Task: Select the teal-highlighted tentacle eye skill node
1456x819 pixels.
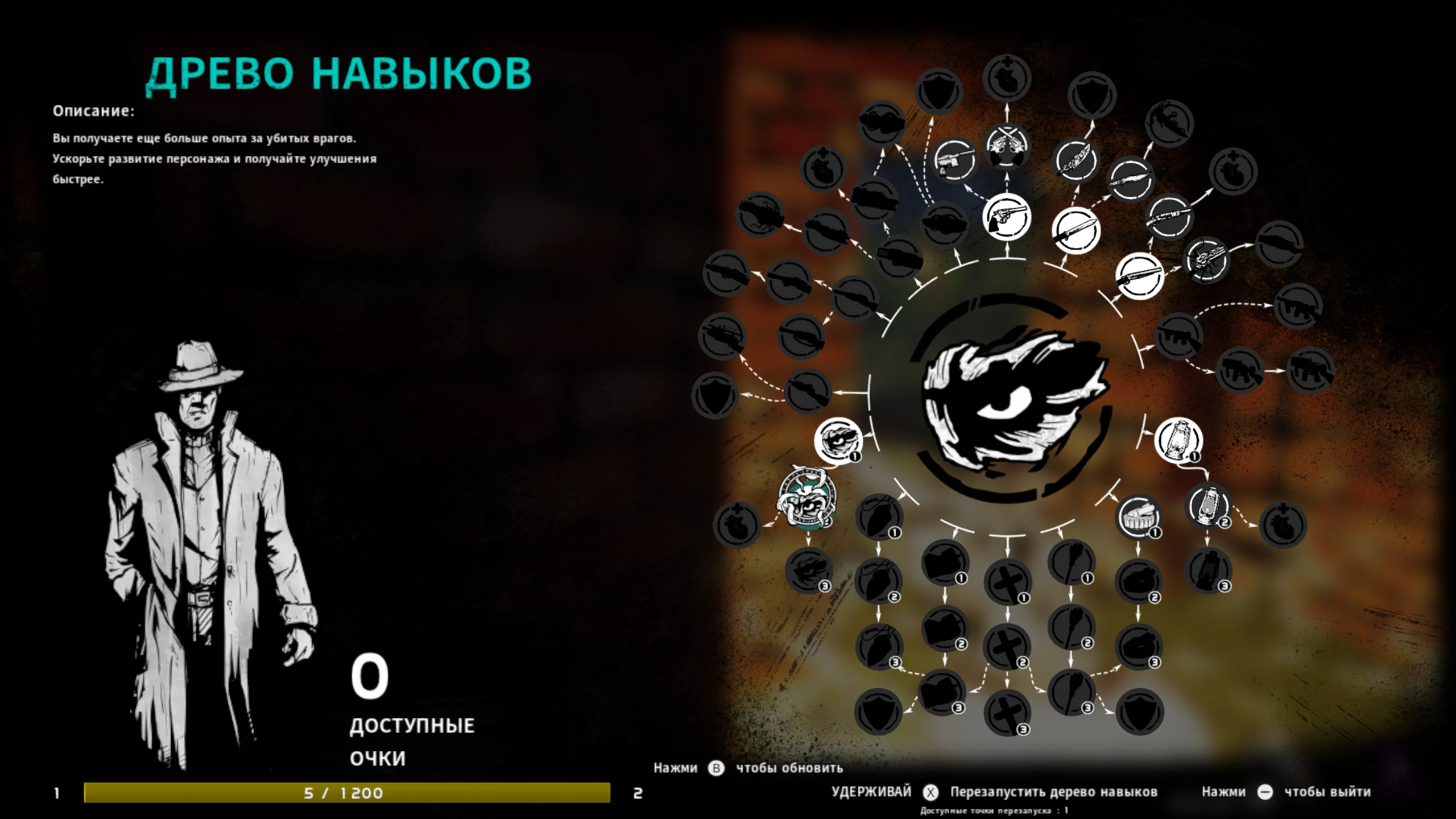Action: (x=806, y=498)
